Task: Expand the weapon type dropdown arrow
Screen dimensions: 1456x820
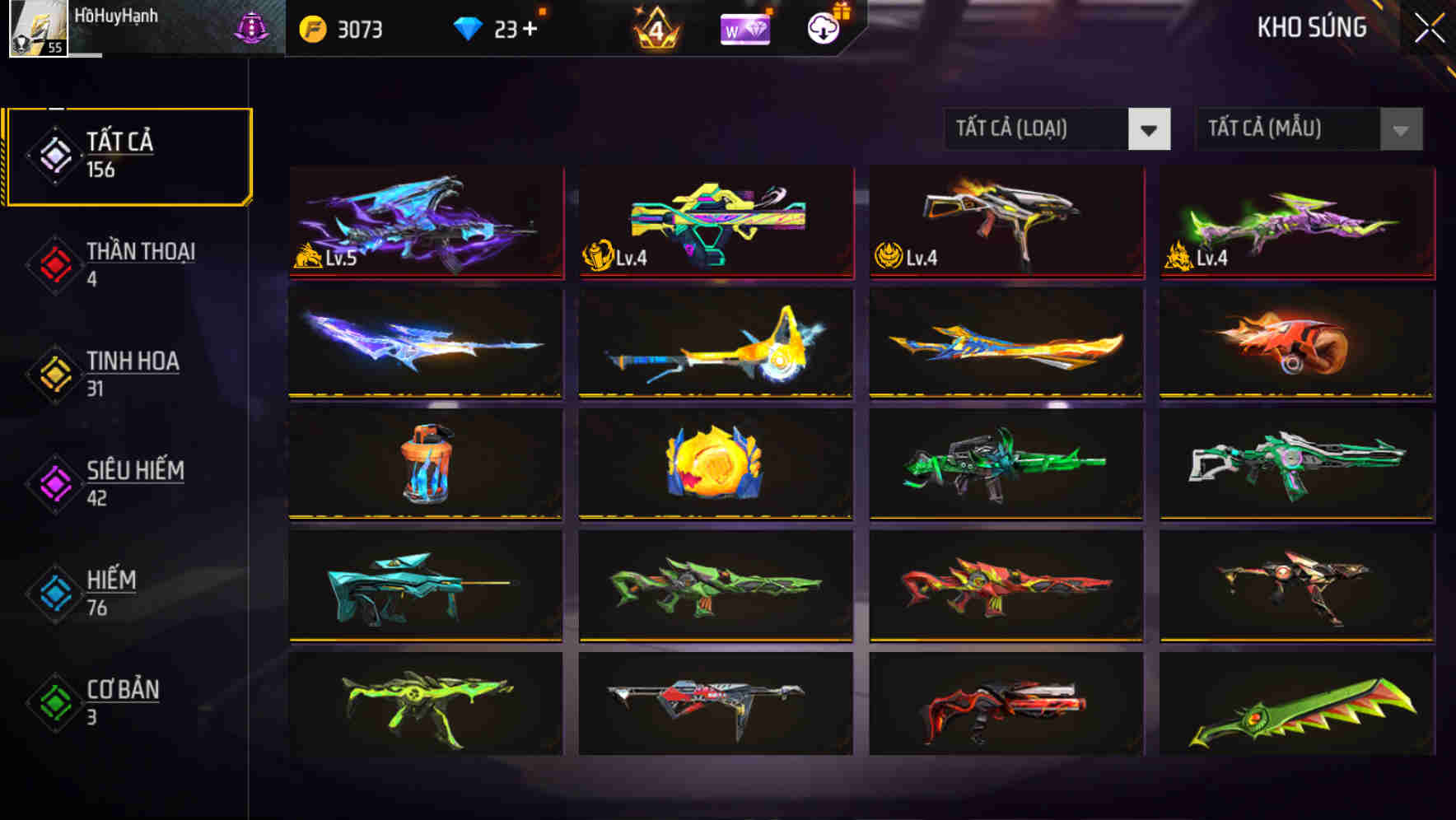Action: coord(1150,129)
